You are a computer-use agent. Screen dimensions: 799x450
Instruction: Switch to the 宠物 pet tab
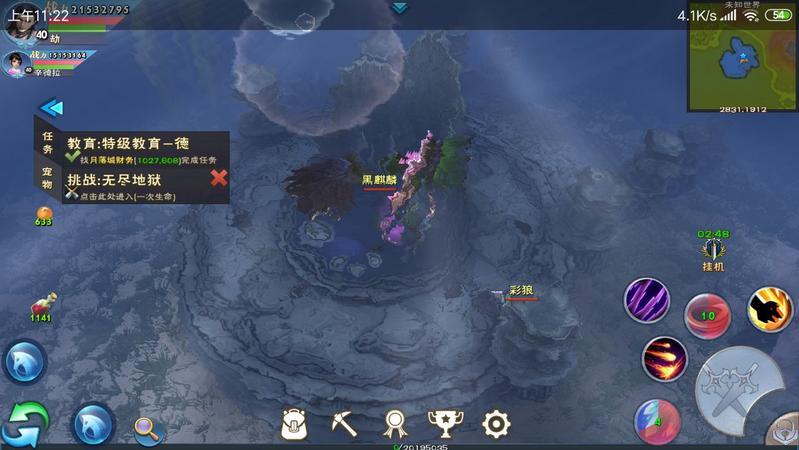click(47, 178)
